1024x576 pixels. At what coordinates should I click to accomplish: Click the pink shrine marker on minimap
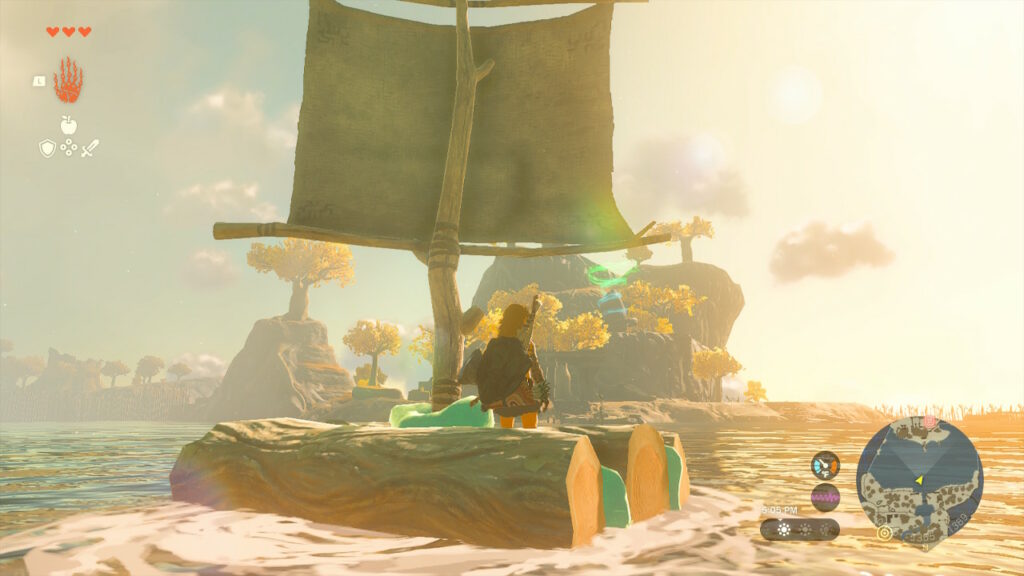point(927,424)
